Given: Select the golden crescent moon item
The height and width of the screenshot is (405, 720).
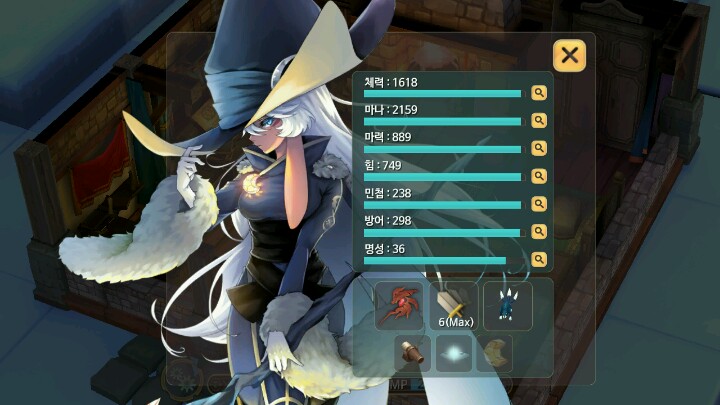Looking at the screenshot, I should tap(494, 353).
